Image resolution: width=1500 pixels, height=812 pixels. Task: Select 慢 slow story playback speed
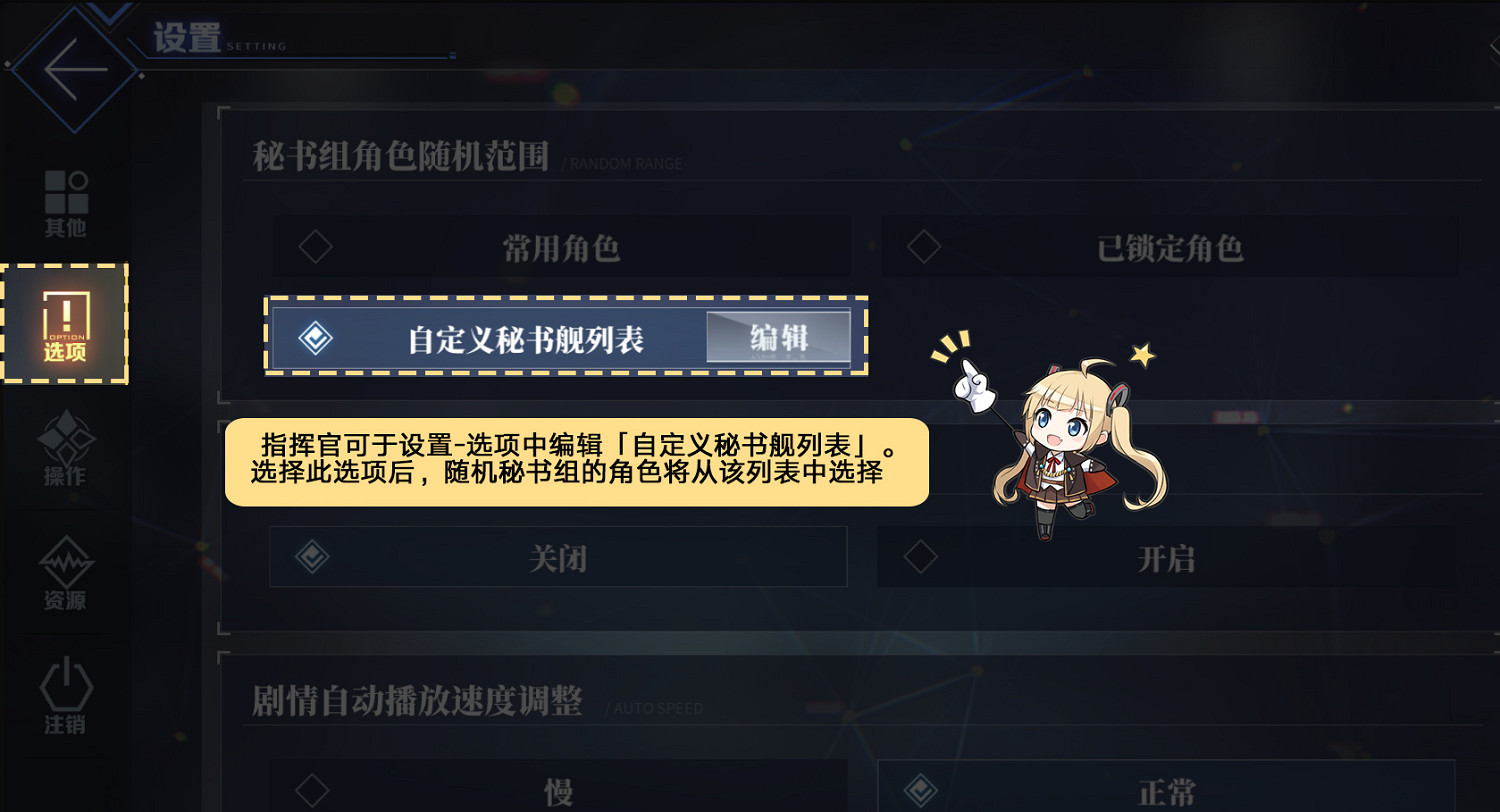(560, 790)
